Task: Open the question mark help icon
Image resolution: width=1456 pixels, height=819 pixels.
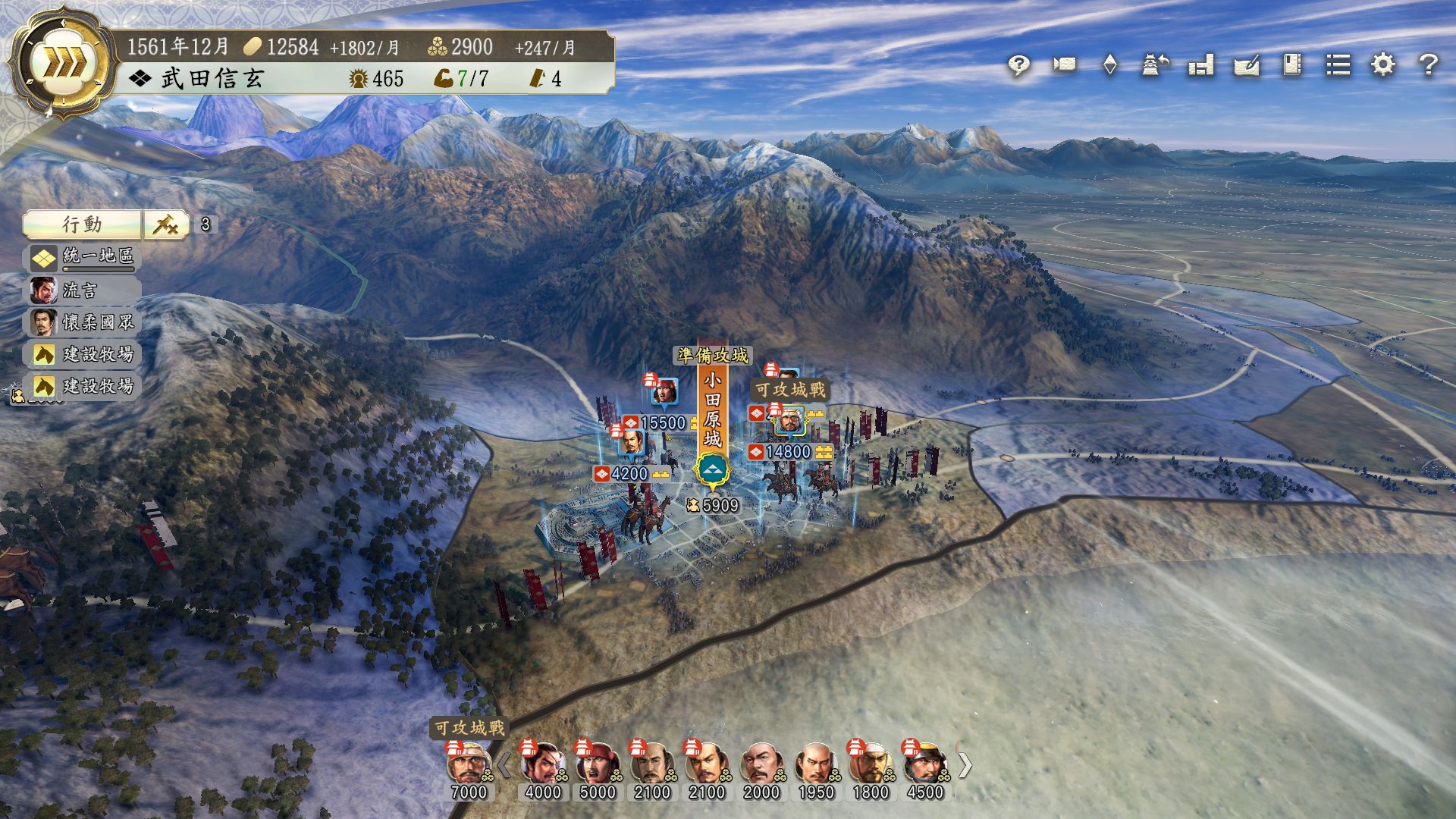Action: point(1429,65)
